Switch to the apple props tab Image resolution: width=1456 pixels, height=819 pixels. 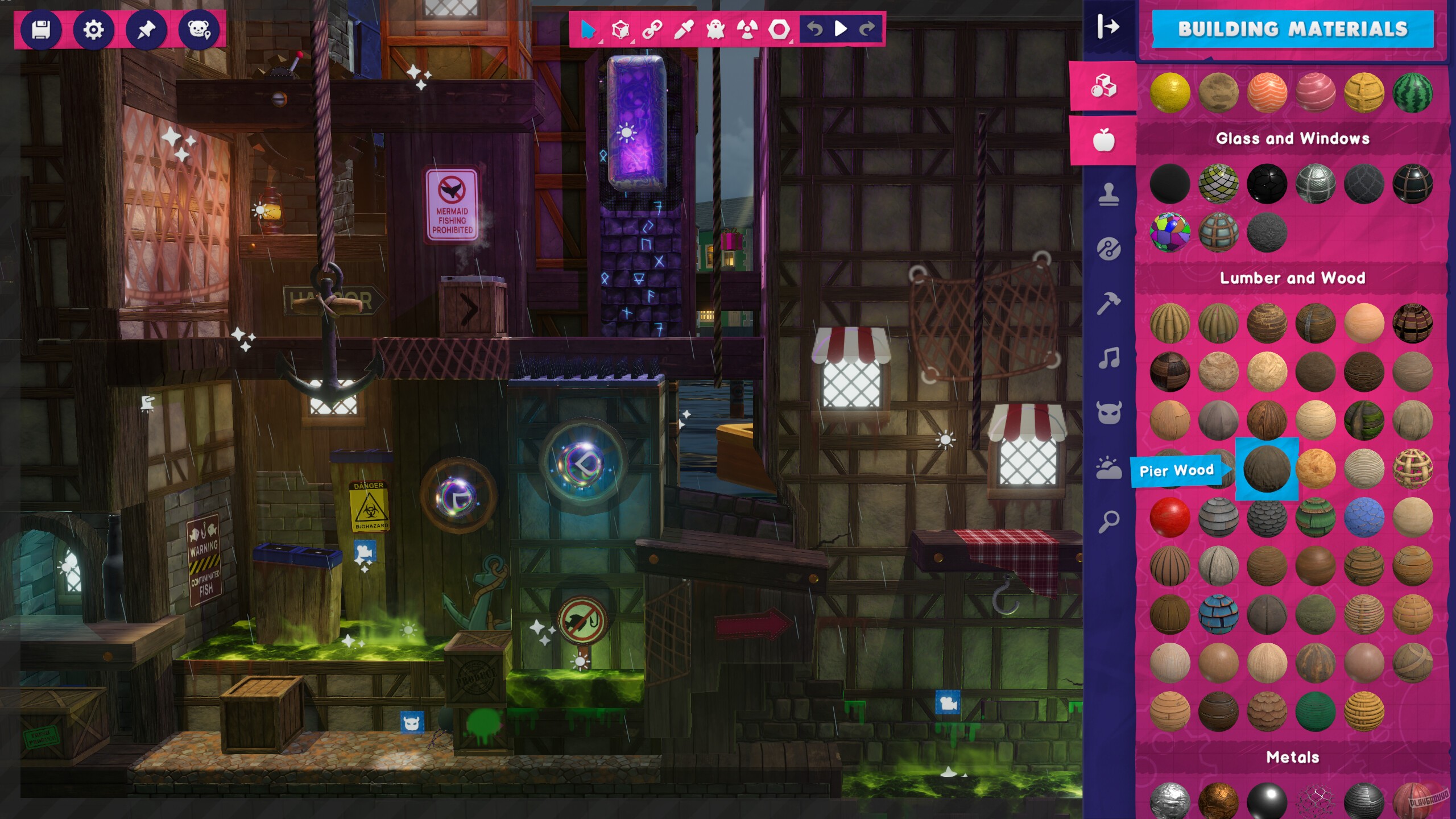point(1104,139)
